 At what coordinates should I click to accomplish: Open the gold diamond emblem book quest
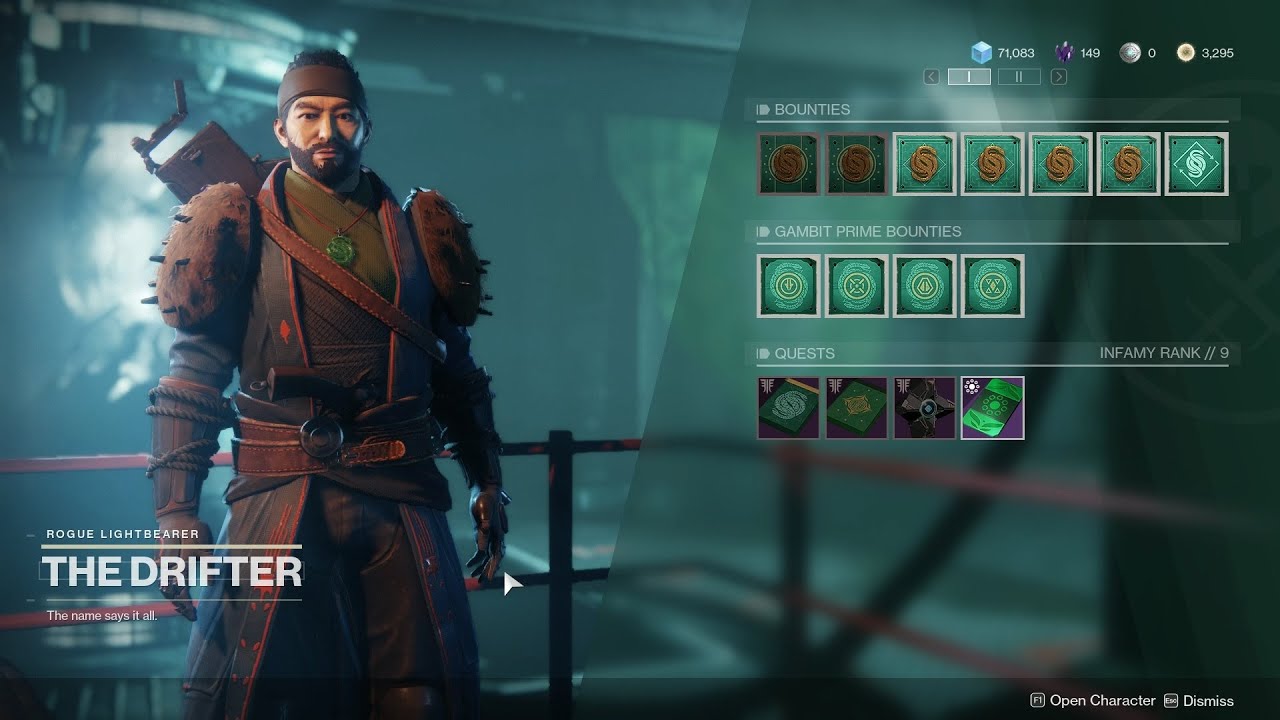pos(856,408)
